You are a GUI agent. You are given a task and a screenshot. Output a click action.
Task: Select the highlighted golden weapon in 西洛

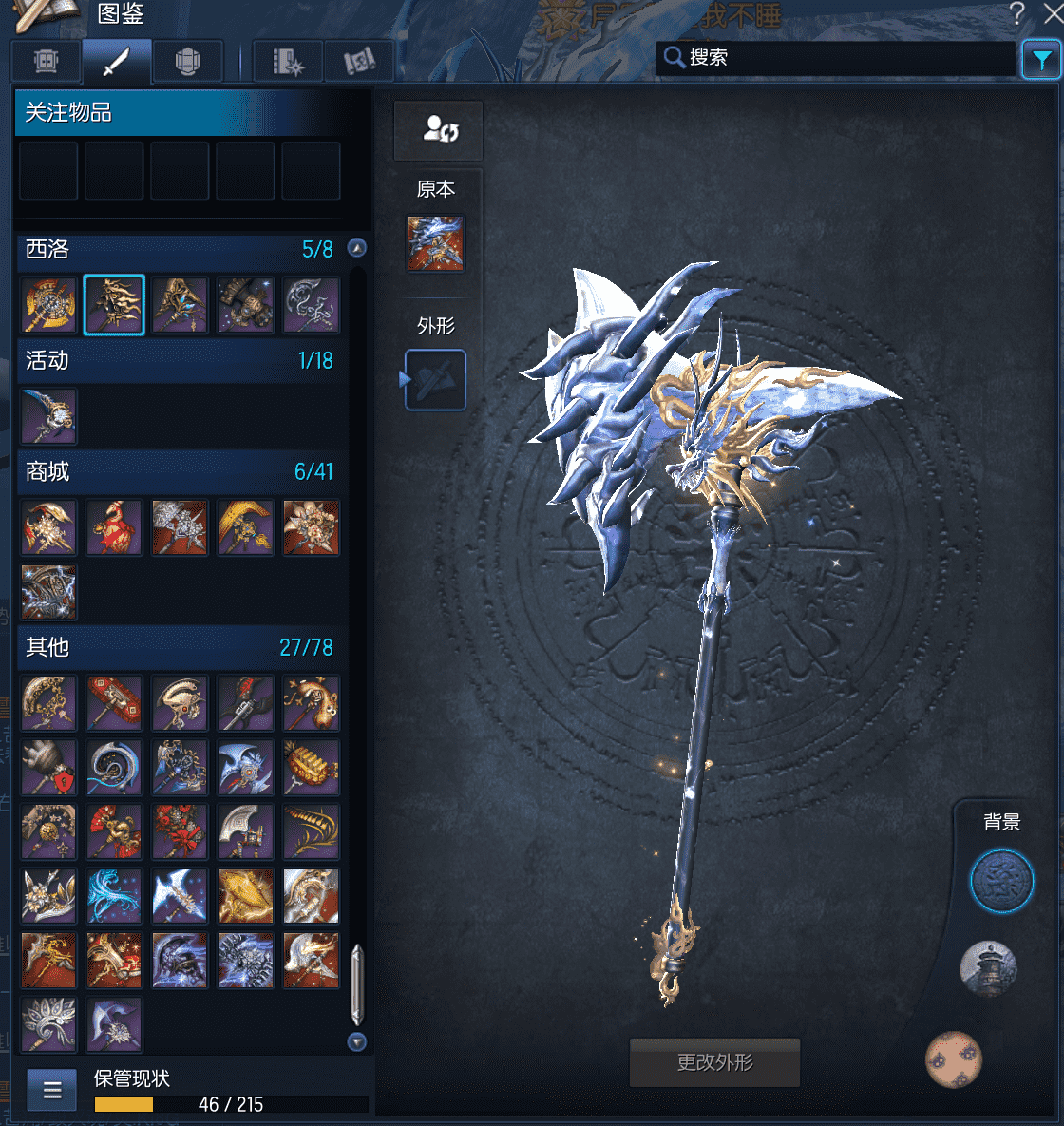point(114,305)
